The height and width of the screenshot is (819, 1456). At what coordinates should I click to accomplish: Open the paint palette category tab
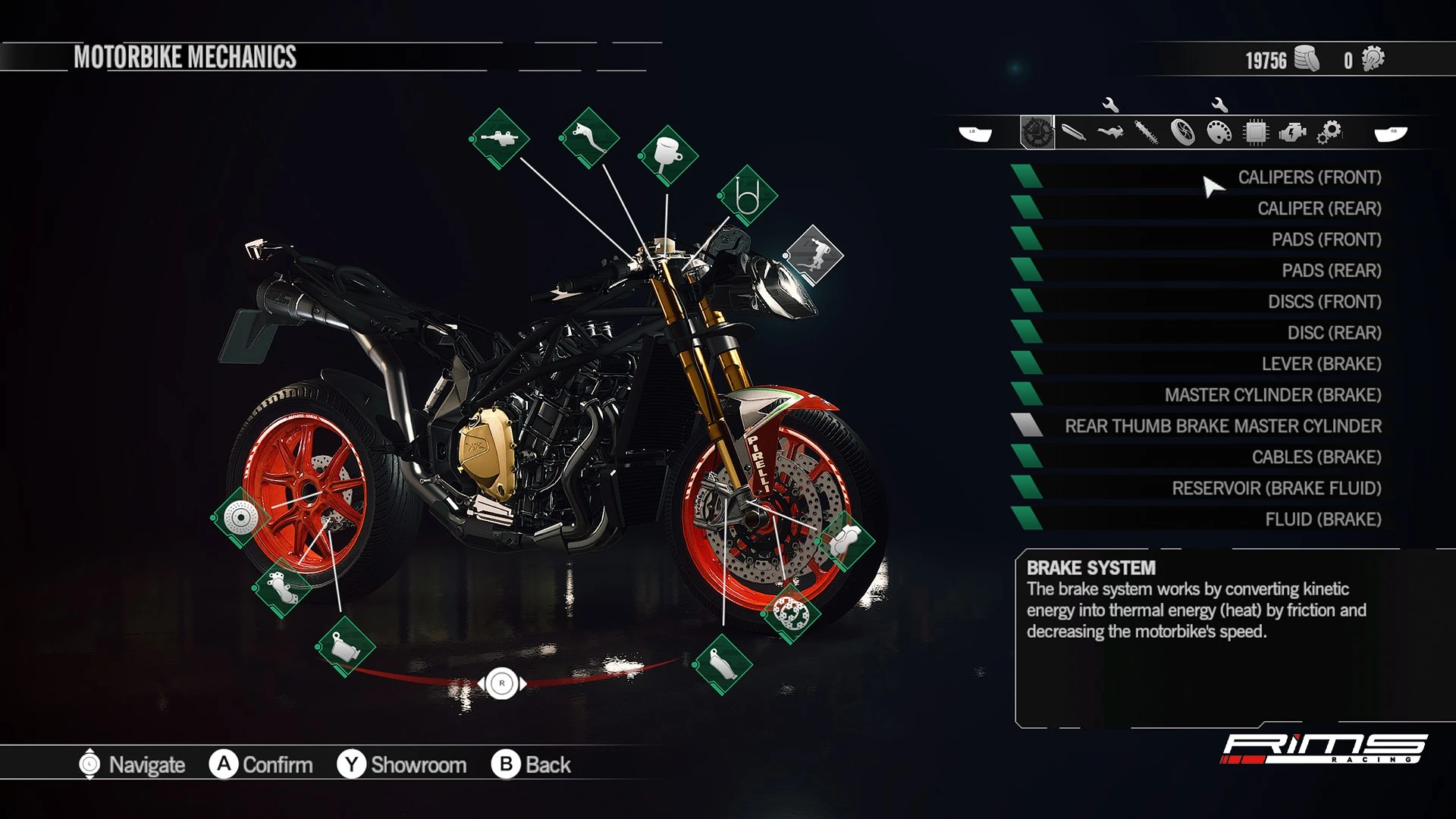coord(1219,133)
